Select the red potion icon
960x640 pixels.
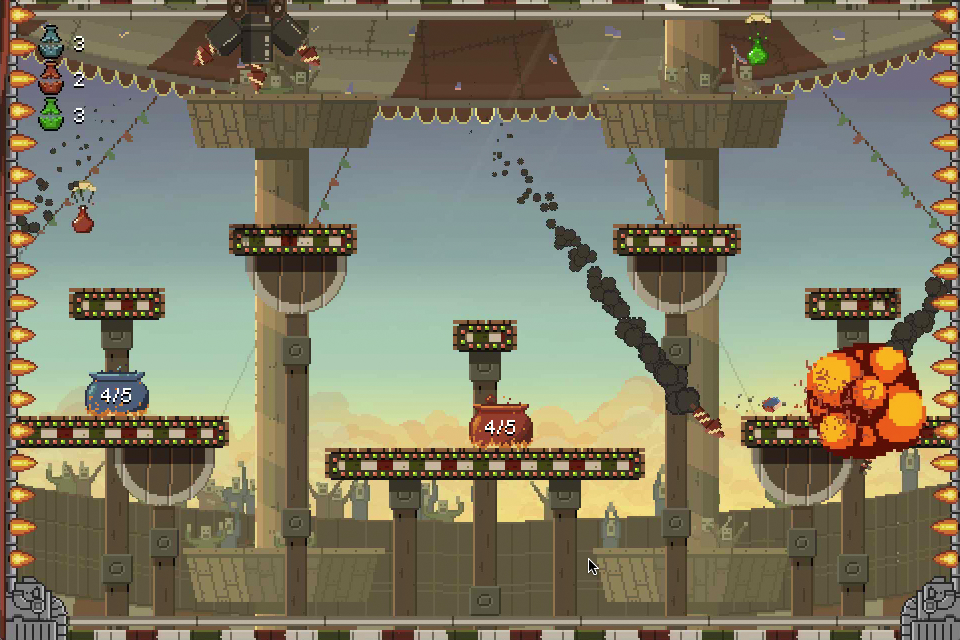click(x=50, y=79)
